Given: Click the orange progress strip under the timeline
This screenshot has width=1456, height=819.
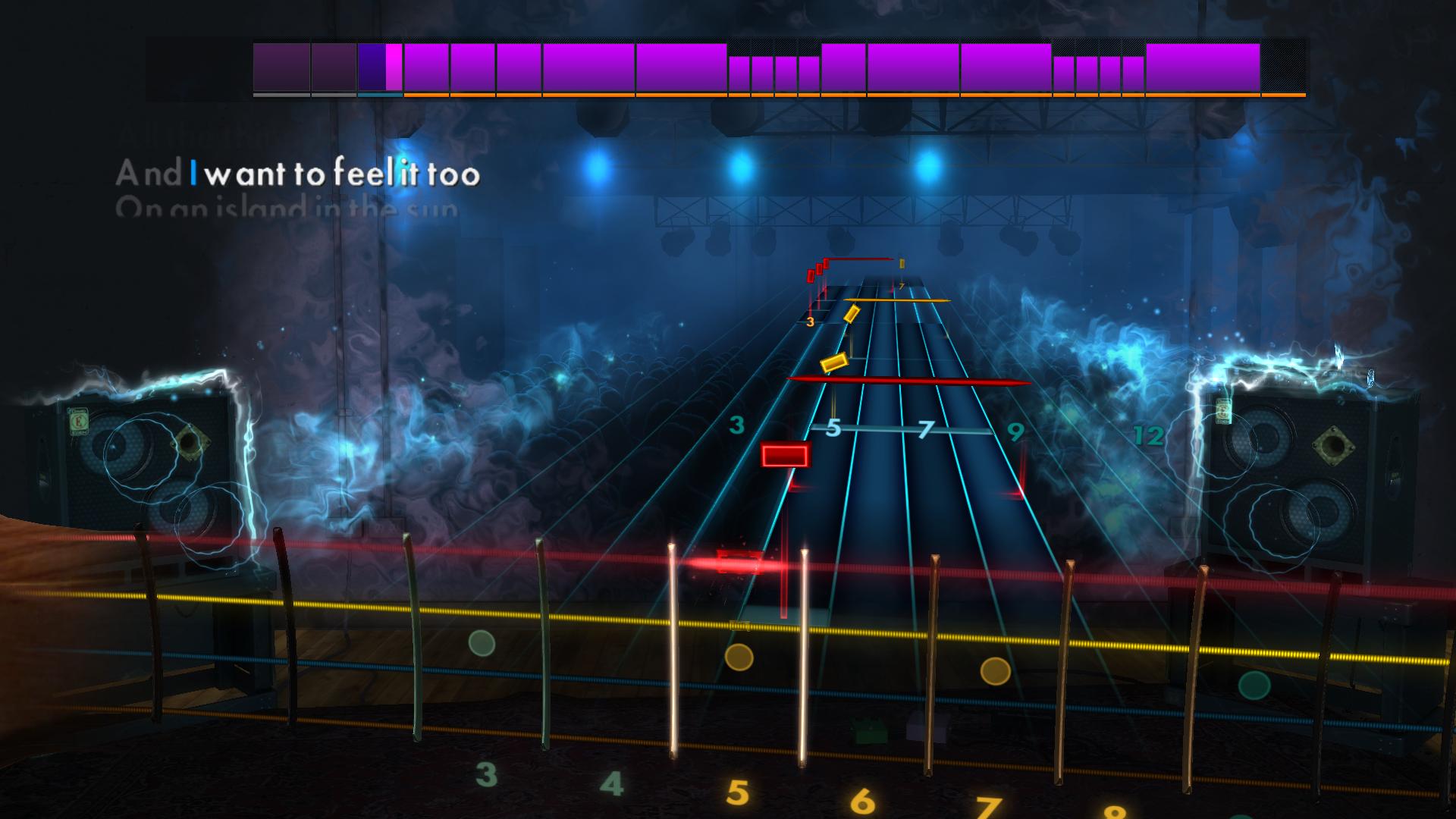Looking at the screenshot, I should pyautogui.click(x=834, y=94).
